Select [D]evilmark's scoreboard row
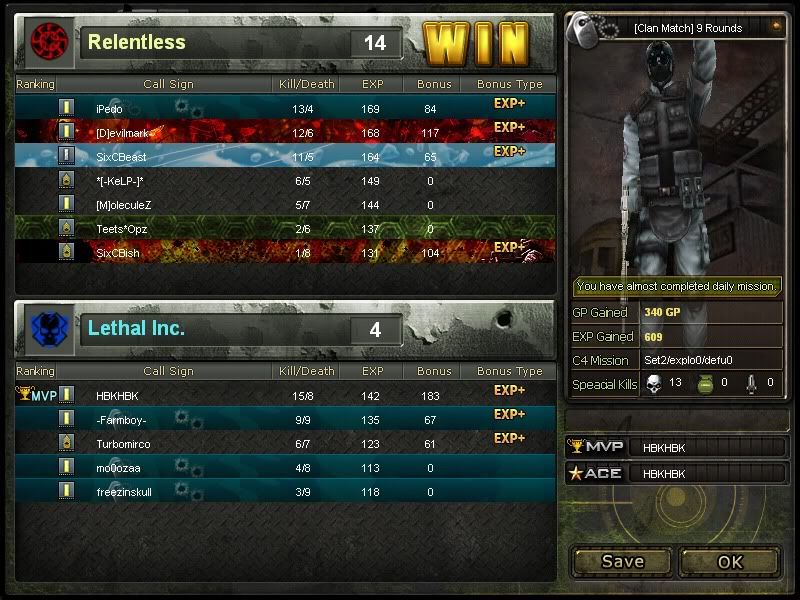 click(285, 131)
